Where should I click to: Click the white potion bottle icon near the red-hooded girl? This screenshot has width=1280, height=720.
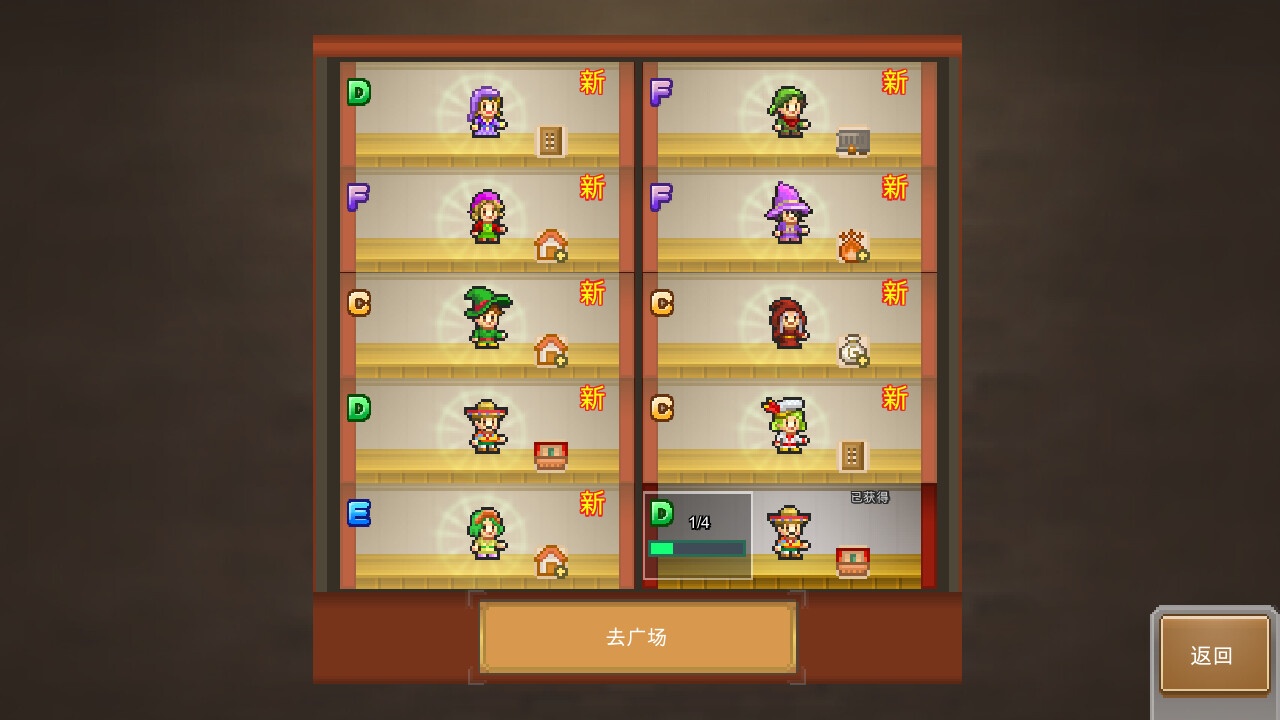coord(852,348)
